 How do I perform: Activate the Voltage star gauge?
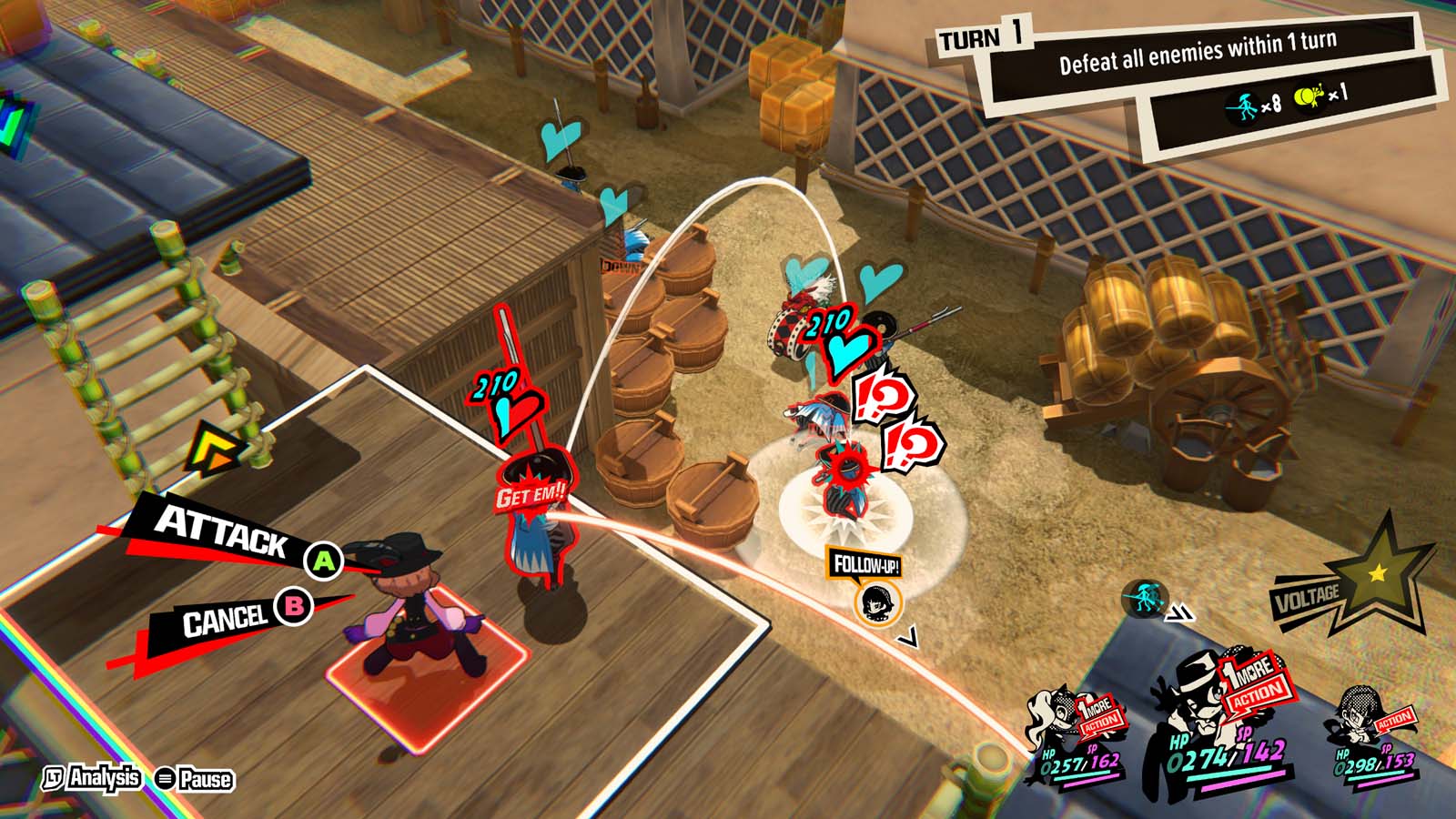click(1376, 575)
